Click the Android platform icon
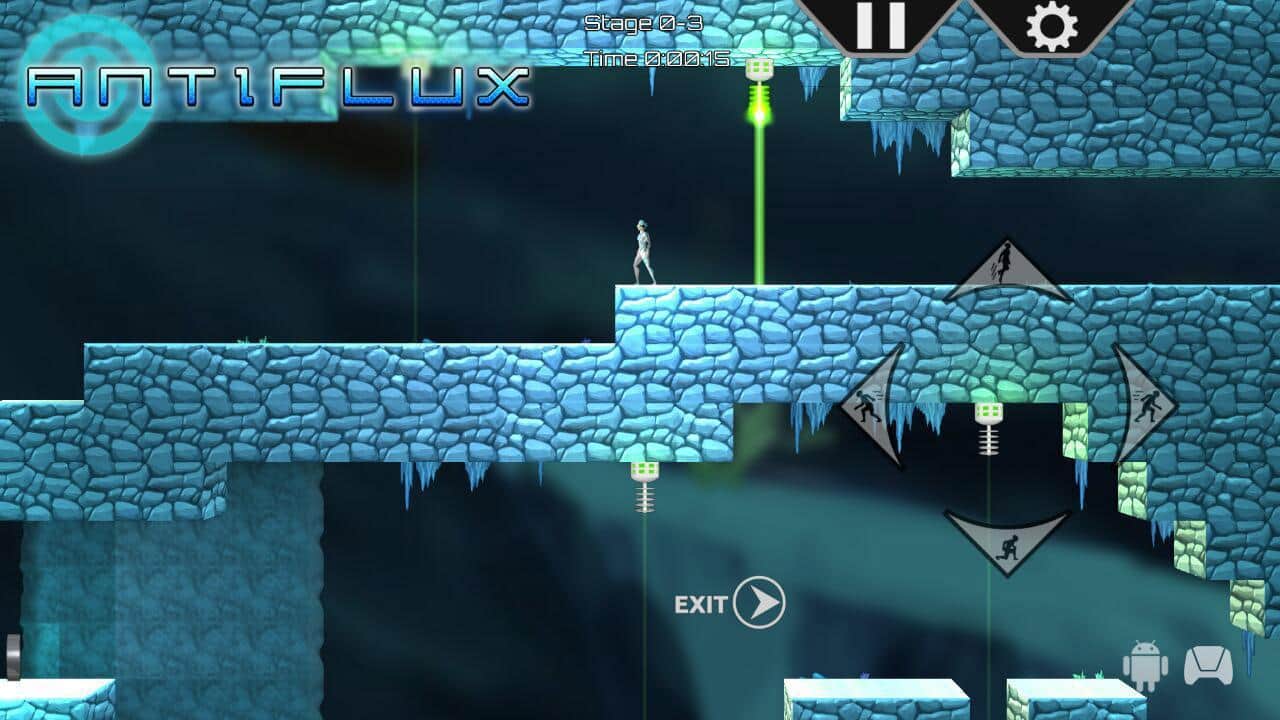Viewport: 1280px width, 720px height. [1146, 665]
